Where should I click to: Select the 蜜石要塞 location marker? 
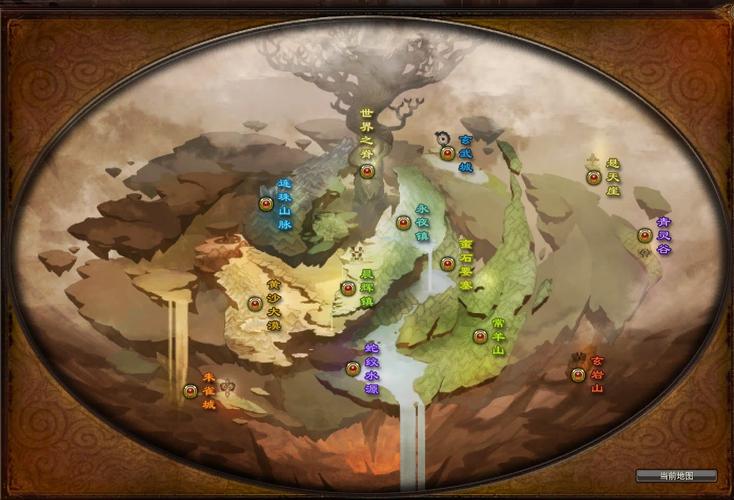(x=447, y=264)
